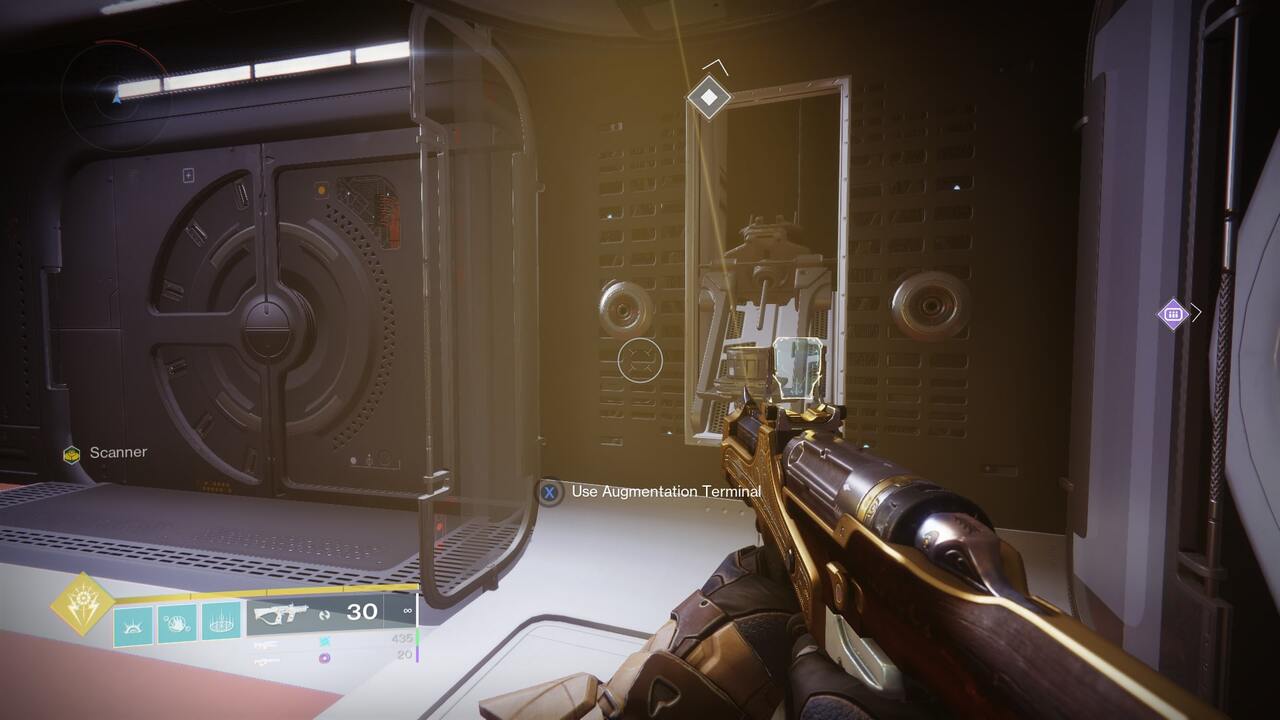Click the white quest marker diamond
The height and width of the screenshot is (720, 1280).
708,96
